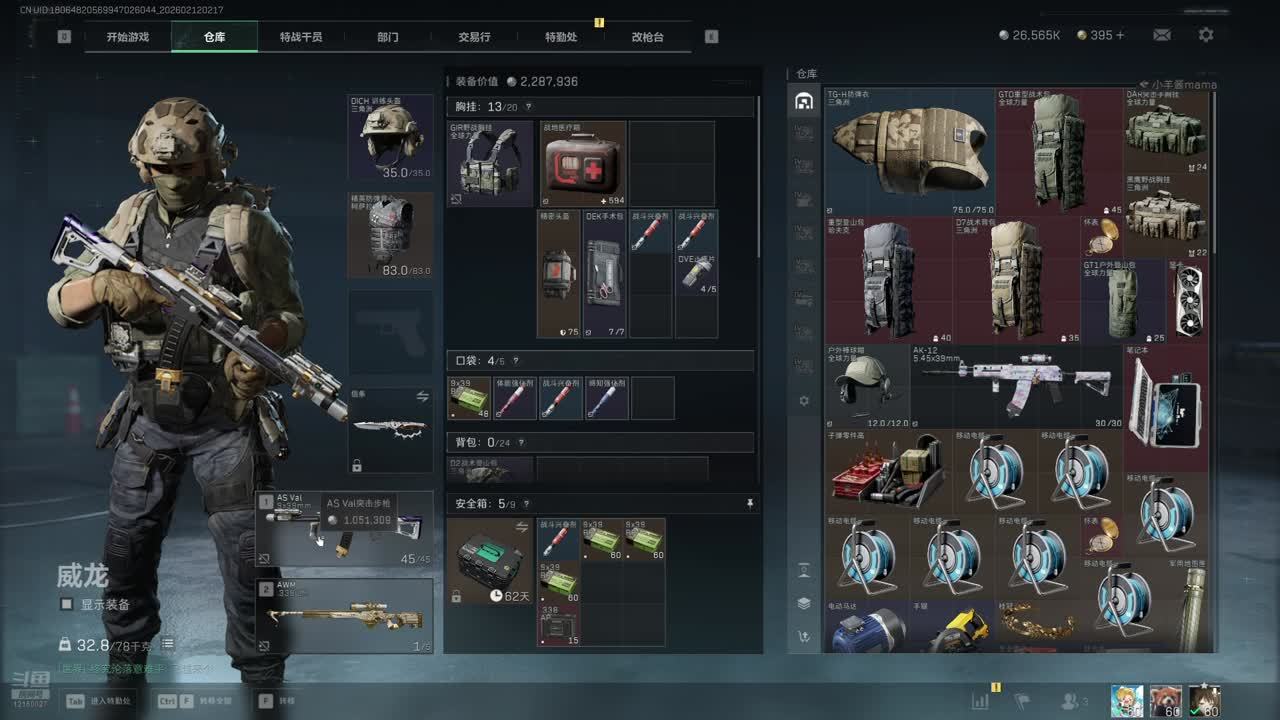Open the 特勤处 tab
The width and height of the screenshot is (1280, 720).
(x=561, y=37)
